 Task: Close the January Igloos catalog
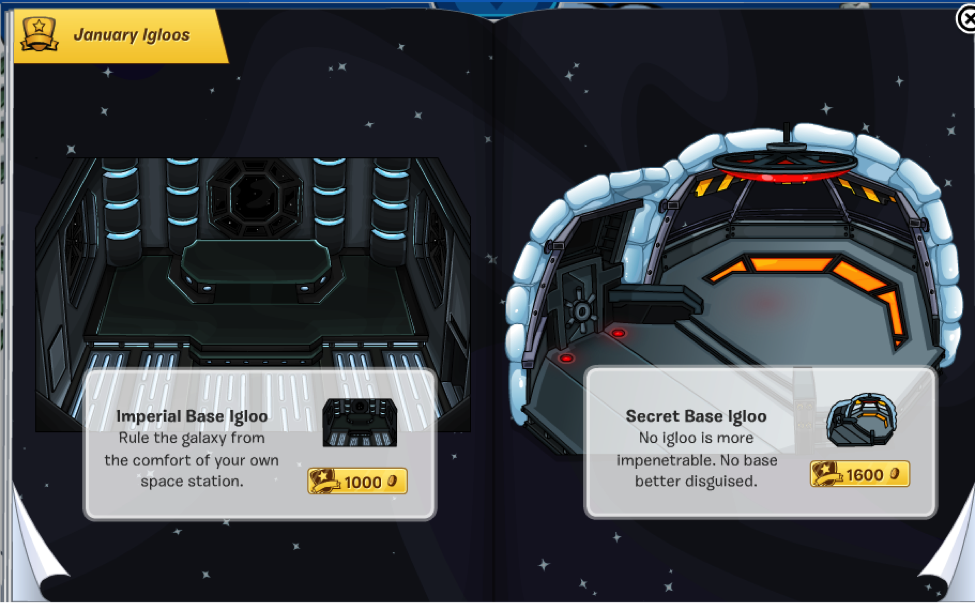pos(964,18)
